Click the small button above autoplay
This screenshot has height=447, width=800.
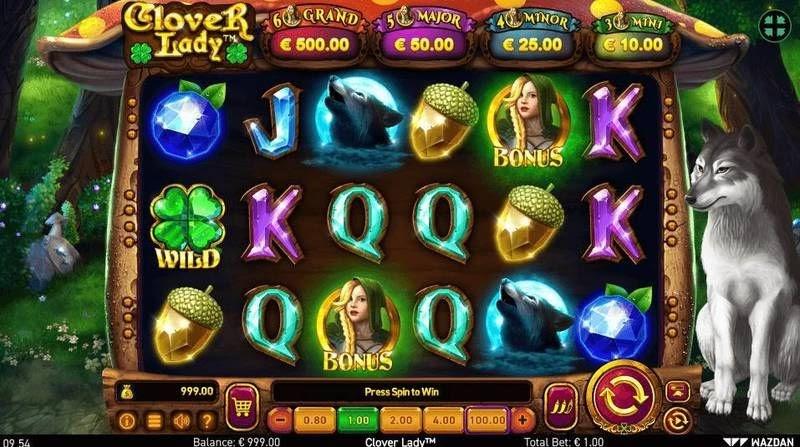pos(678,391)
